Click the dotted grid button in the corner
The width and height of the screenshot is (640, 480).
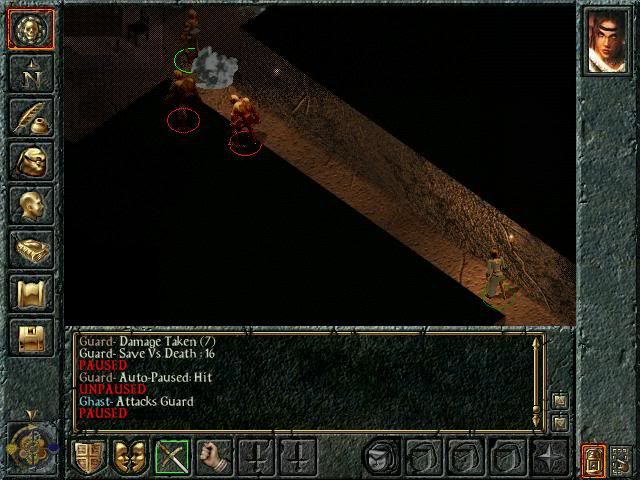pos(620,459)
